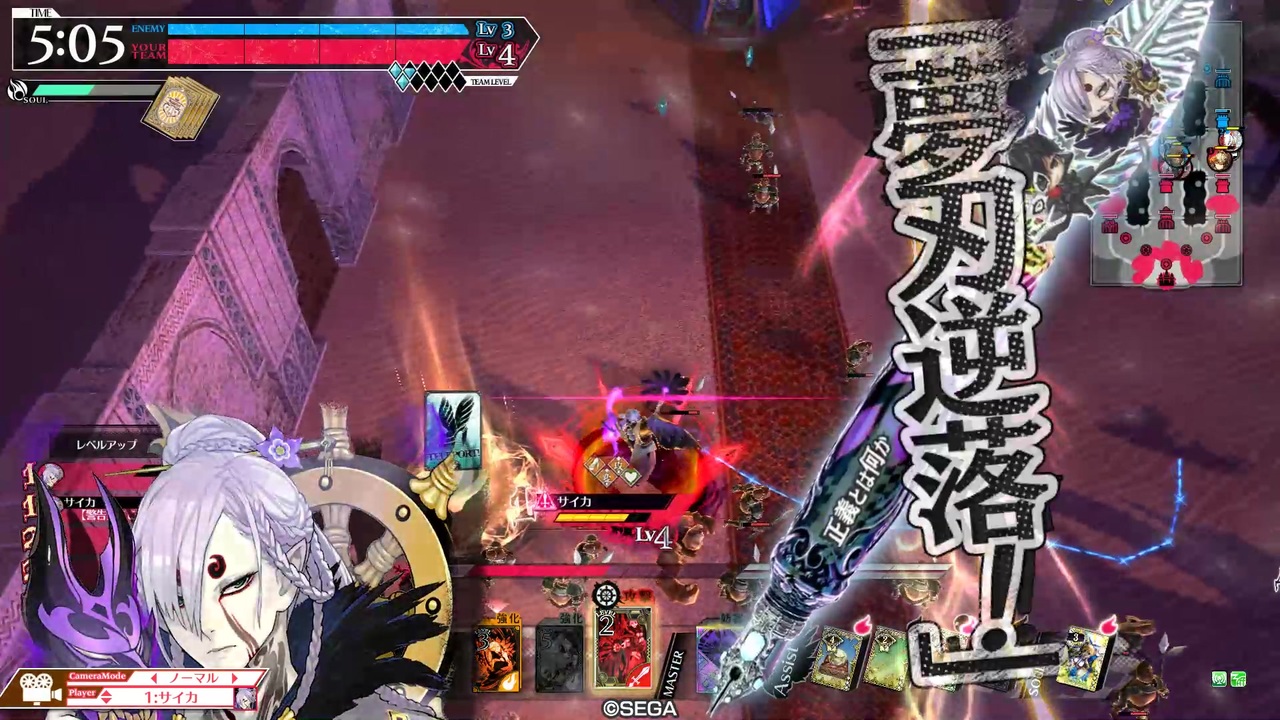Select the TELEPORT card near the battlefield center

pos(453,430)
